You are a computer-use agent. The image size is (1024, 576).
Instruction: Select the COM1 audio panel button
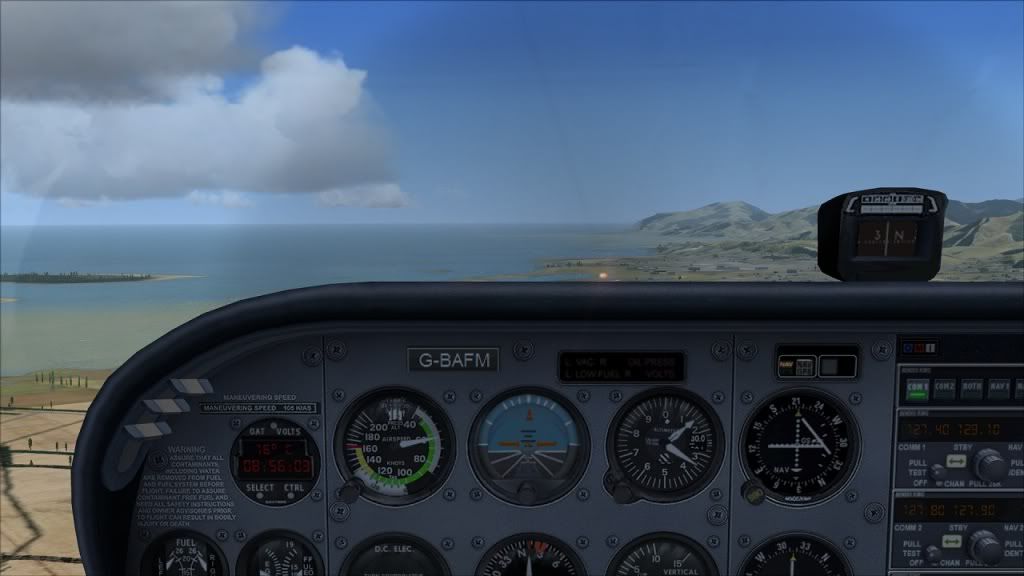[917, 385]
